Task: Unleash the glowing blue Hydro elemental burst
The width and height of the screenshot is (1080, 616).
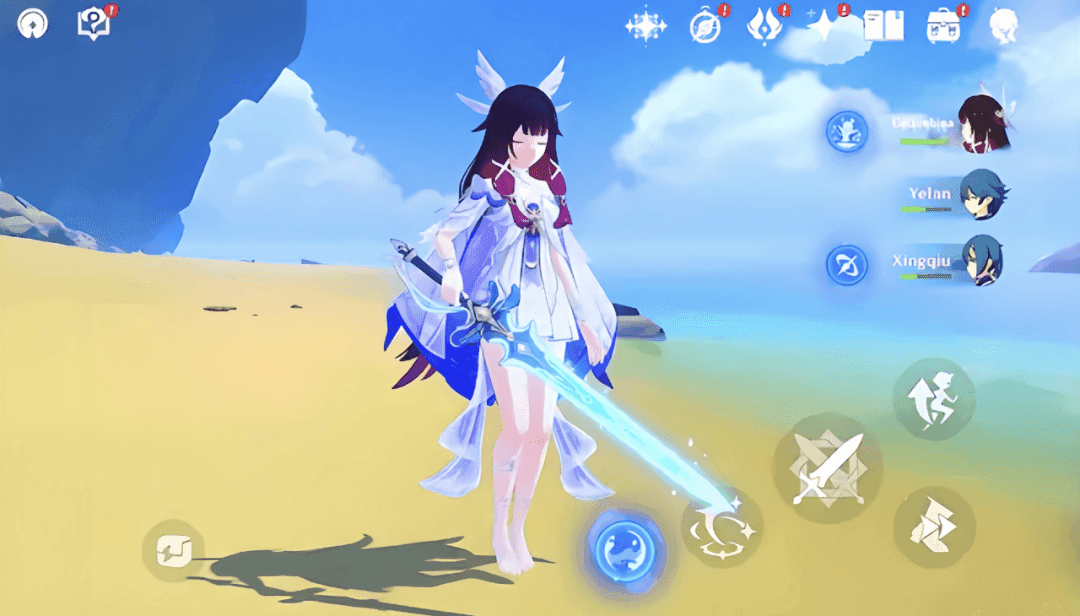Action: pyautogui.click(x=626, y=547)
